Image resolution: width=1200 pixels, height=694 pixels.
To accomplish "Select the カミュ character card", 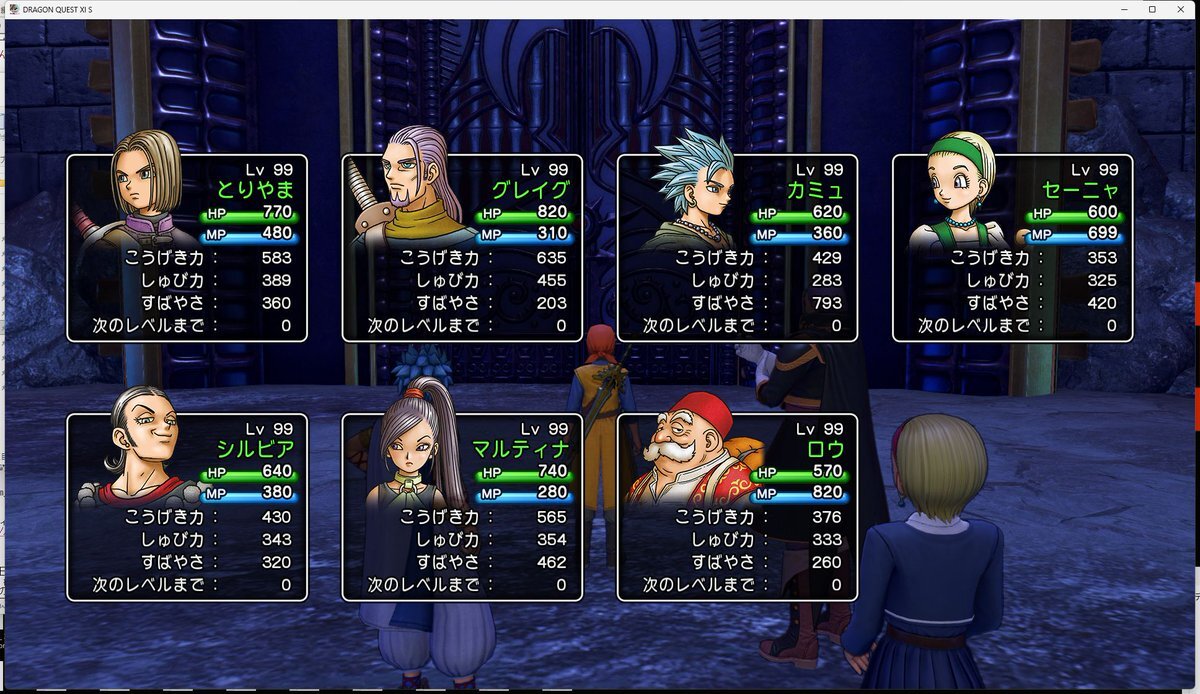I will 737,248.
